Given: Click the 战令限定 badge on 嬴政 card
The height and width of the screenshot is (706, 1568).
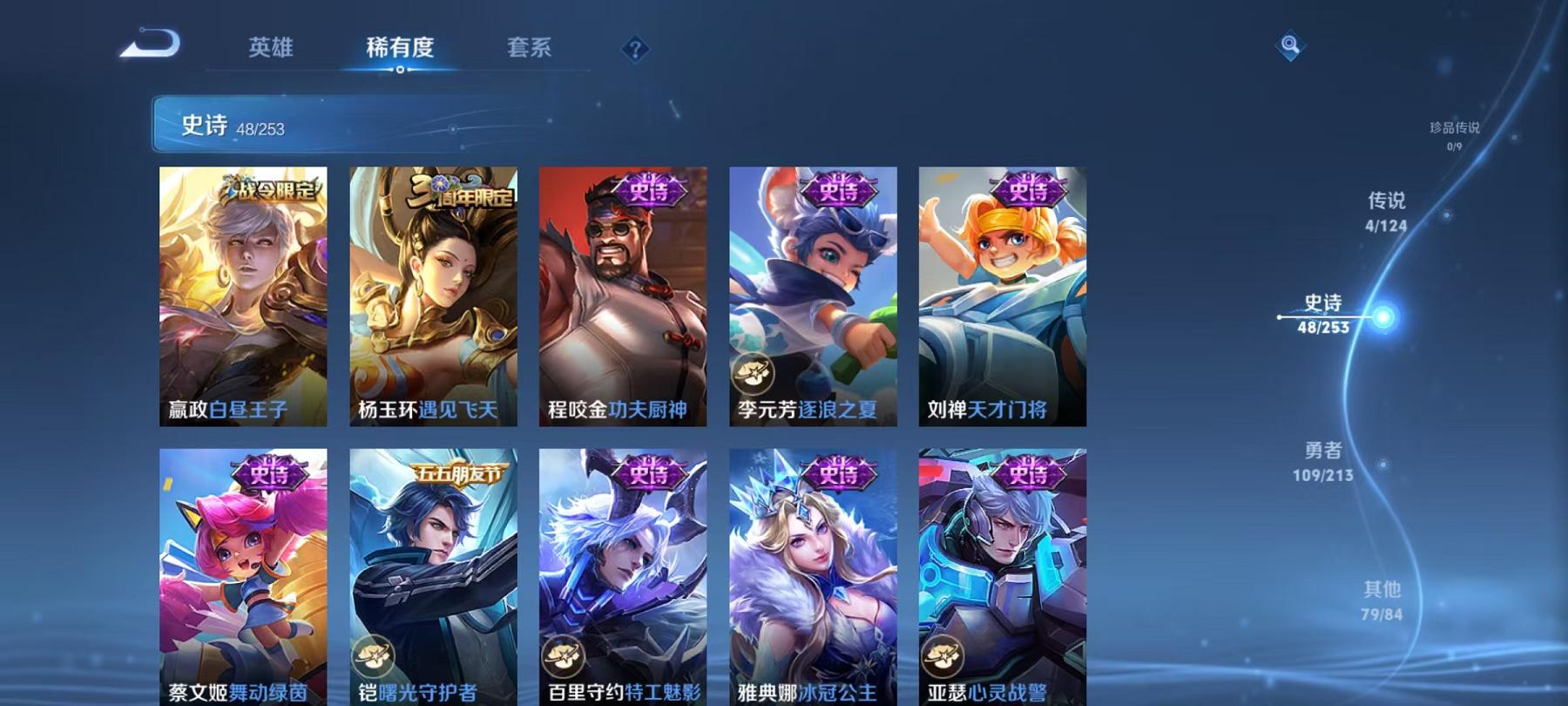Looking at the screenshot, I should [x=270, y=191].
